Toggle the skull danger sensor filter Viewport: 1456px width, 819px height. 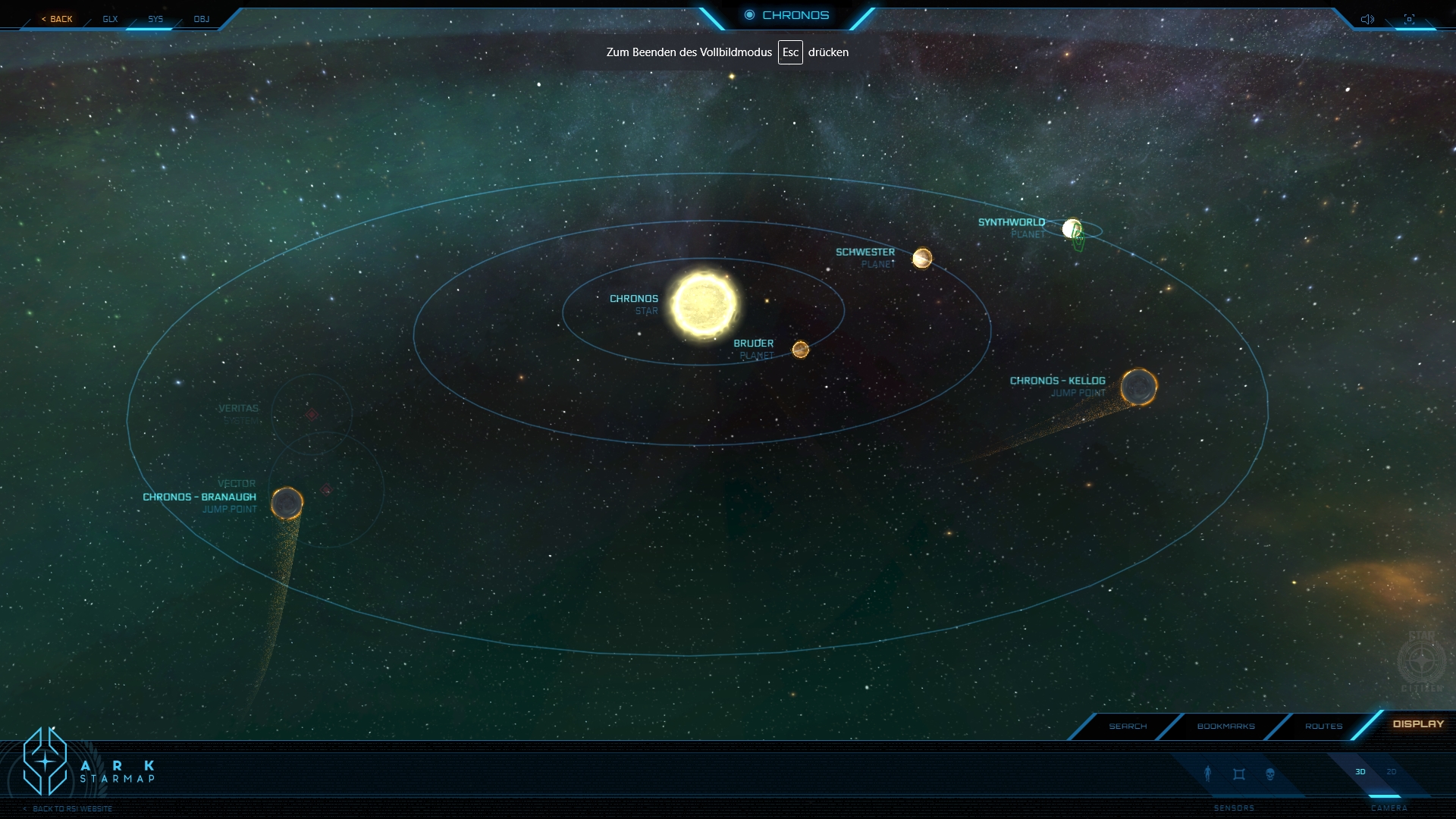click(x=1270, y=773)
